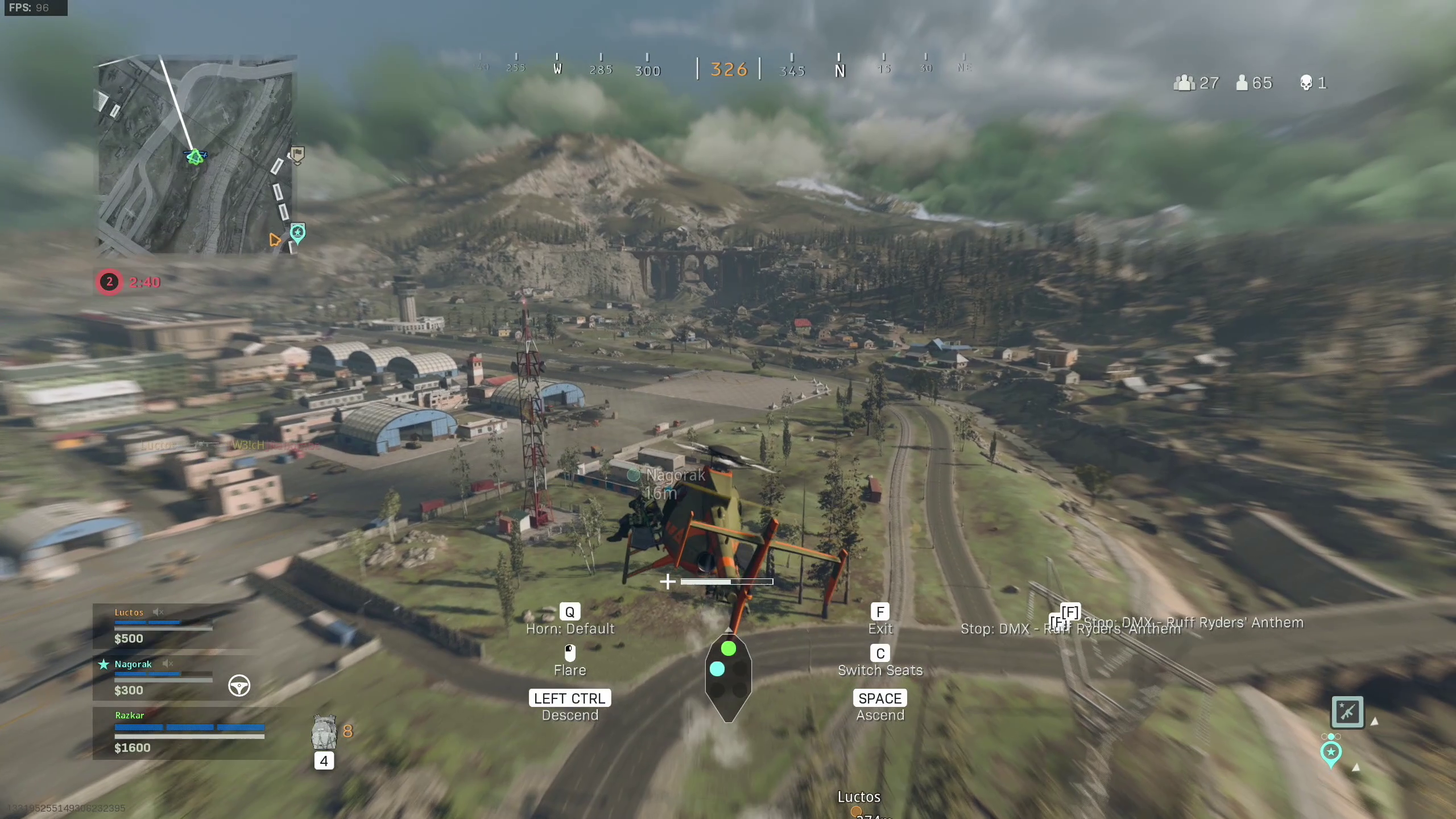Click the red gas circle counter icon
This screenshot has width=1456, height=819.
coord(109,282)
